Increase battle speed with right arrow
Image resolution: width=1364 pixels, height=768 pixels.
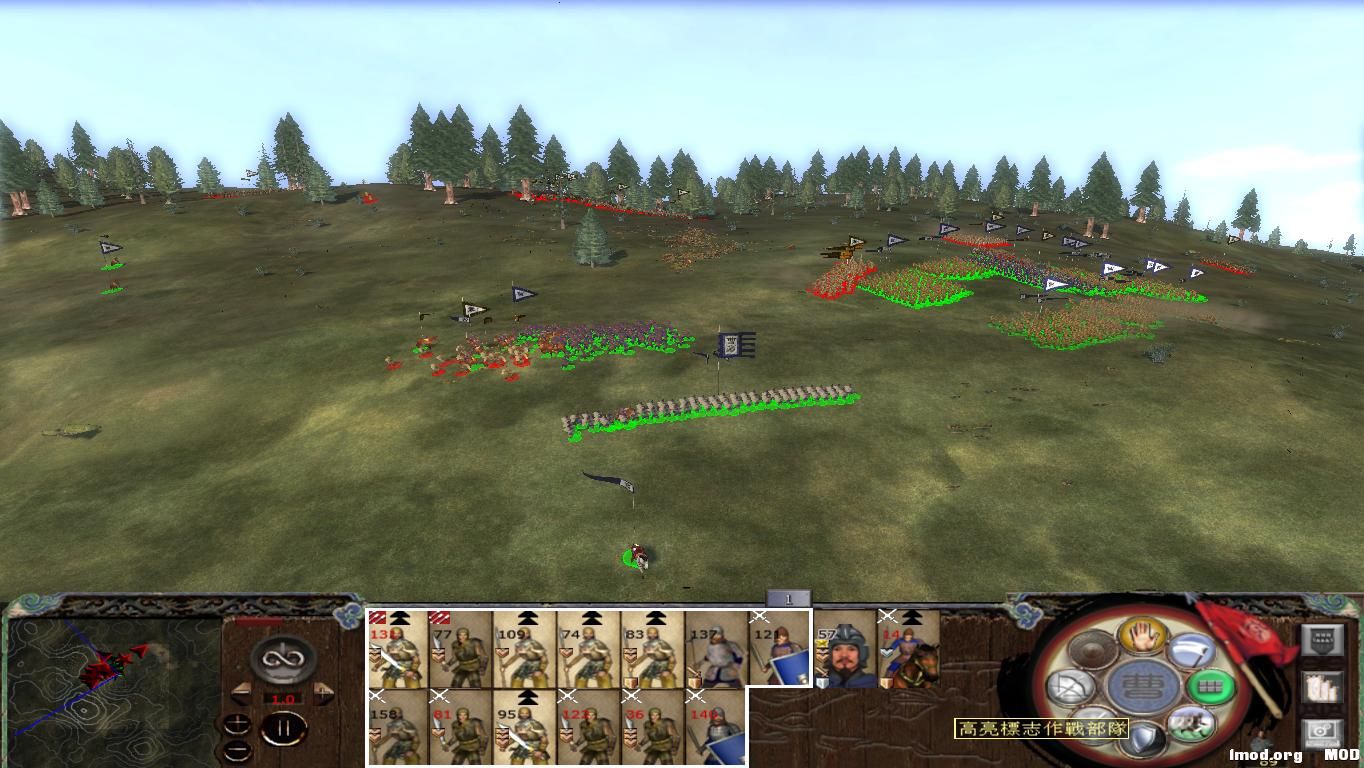[x=323, y=693]
